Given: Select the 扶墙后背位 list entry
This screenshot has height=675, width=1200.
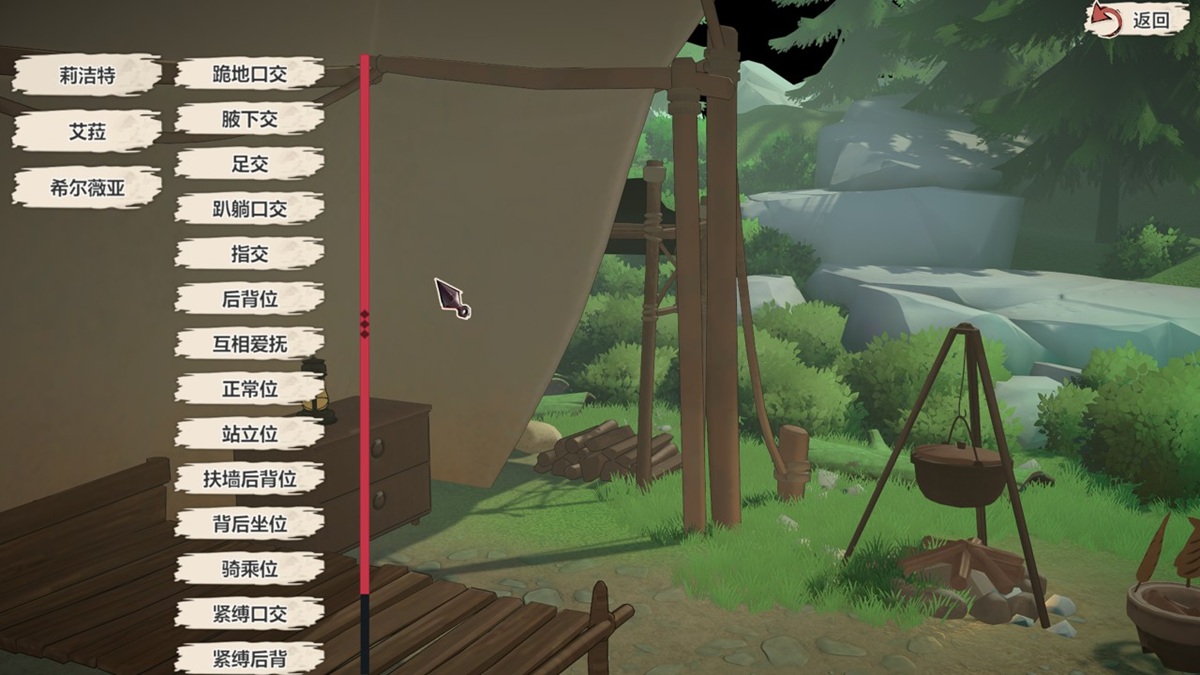Looking at the screenshot, I should 249,479.
